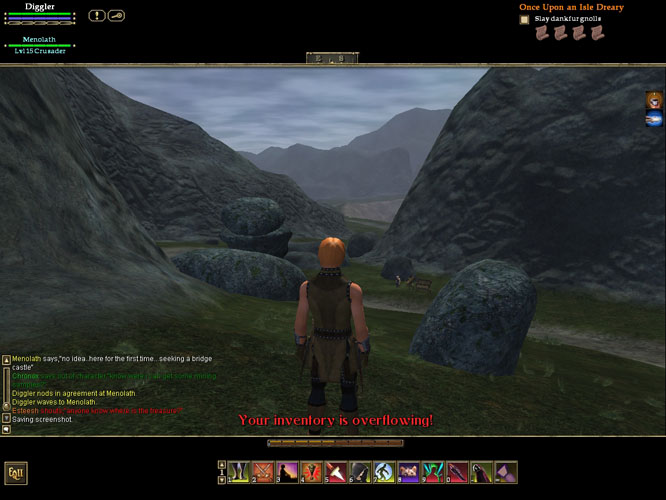Toggle the Slay dankfur gnolls objective checkbox
The width and height of the screenshot is (666, 500).
[524, 19]
